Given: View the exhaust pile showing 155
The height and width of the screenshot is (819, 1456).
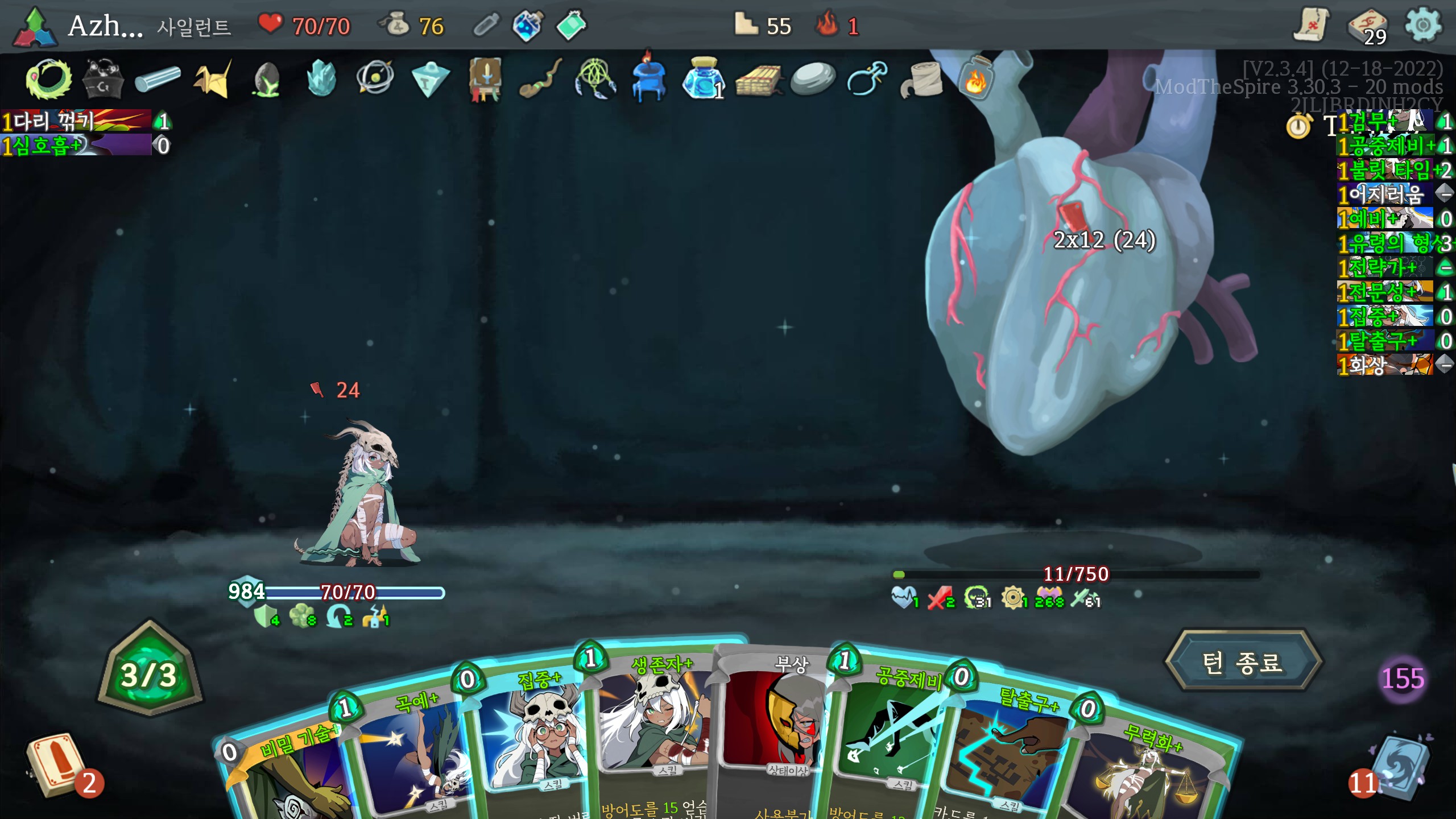Looking at the screenshot, I should (1403, 678).
